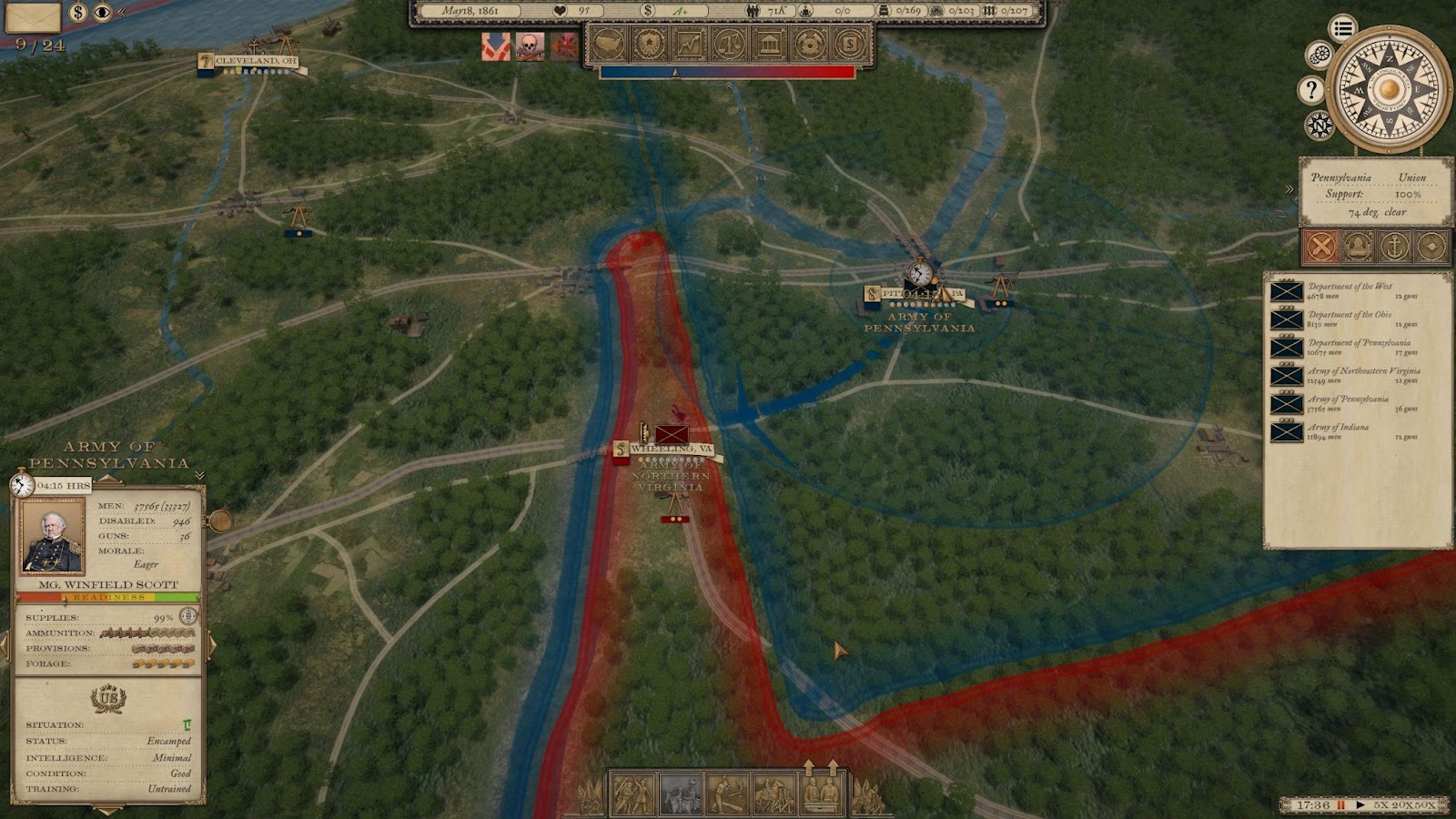The image size is (1456, 819).
Task: Select the crossed cannons army filter tab
Action: 1321,246
